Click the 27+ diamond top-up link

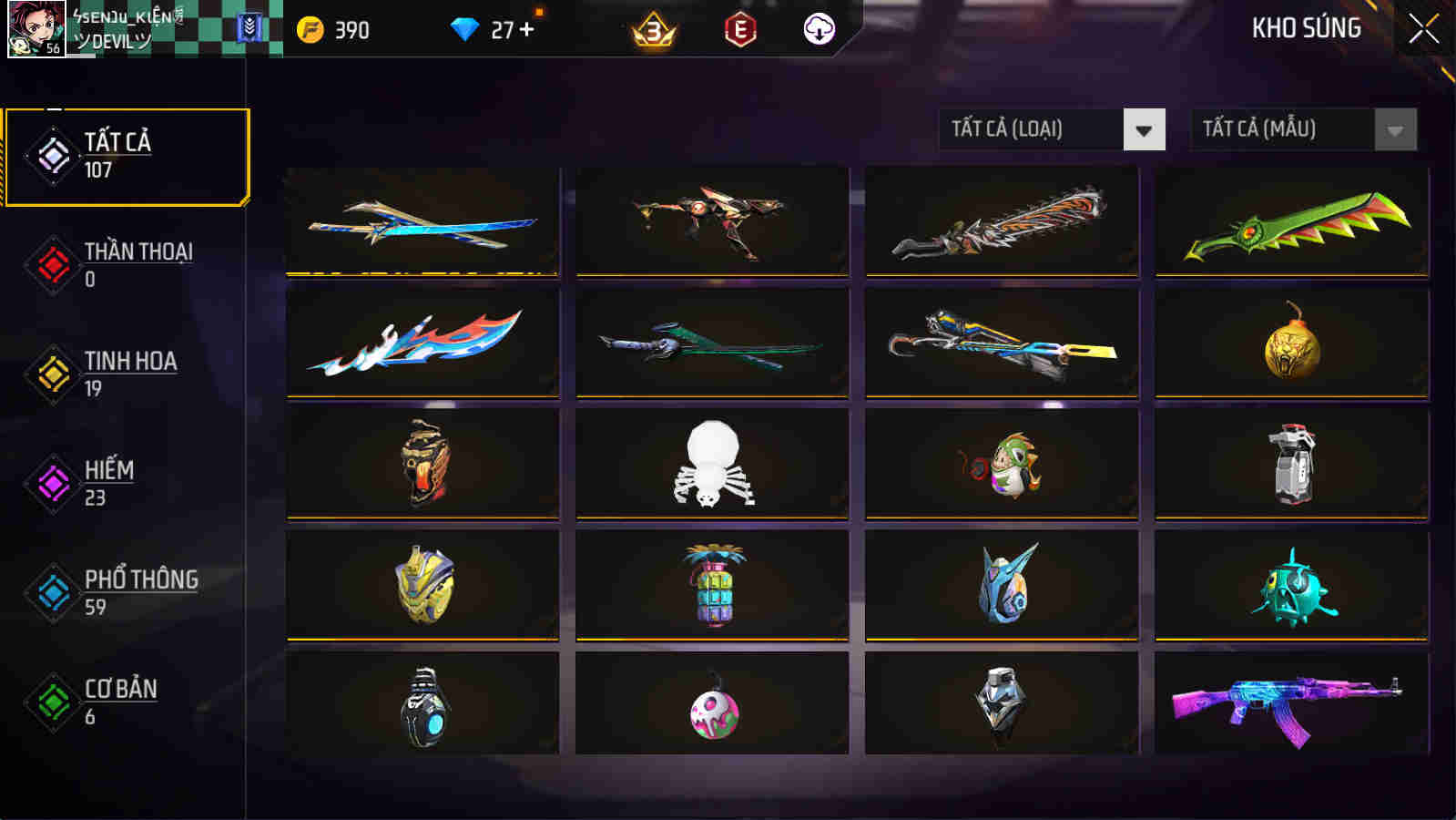508,30
